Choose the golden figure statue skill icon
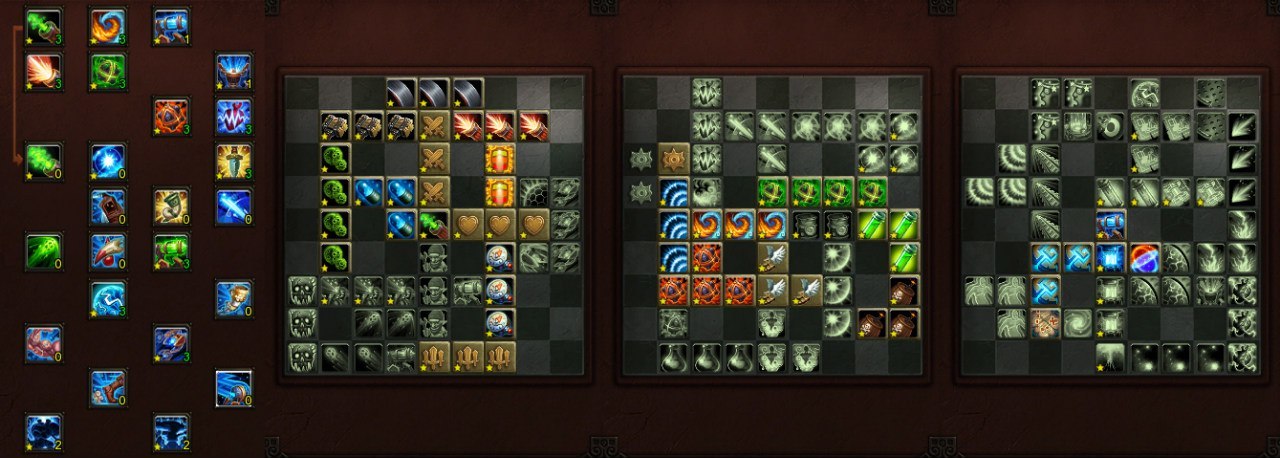The height and width of the screenshot is (458, 1280). tap(234, 297)
